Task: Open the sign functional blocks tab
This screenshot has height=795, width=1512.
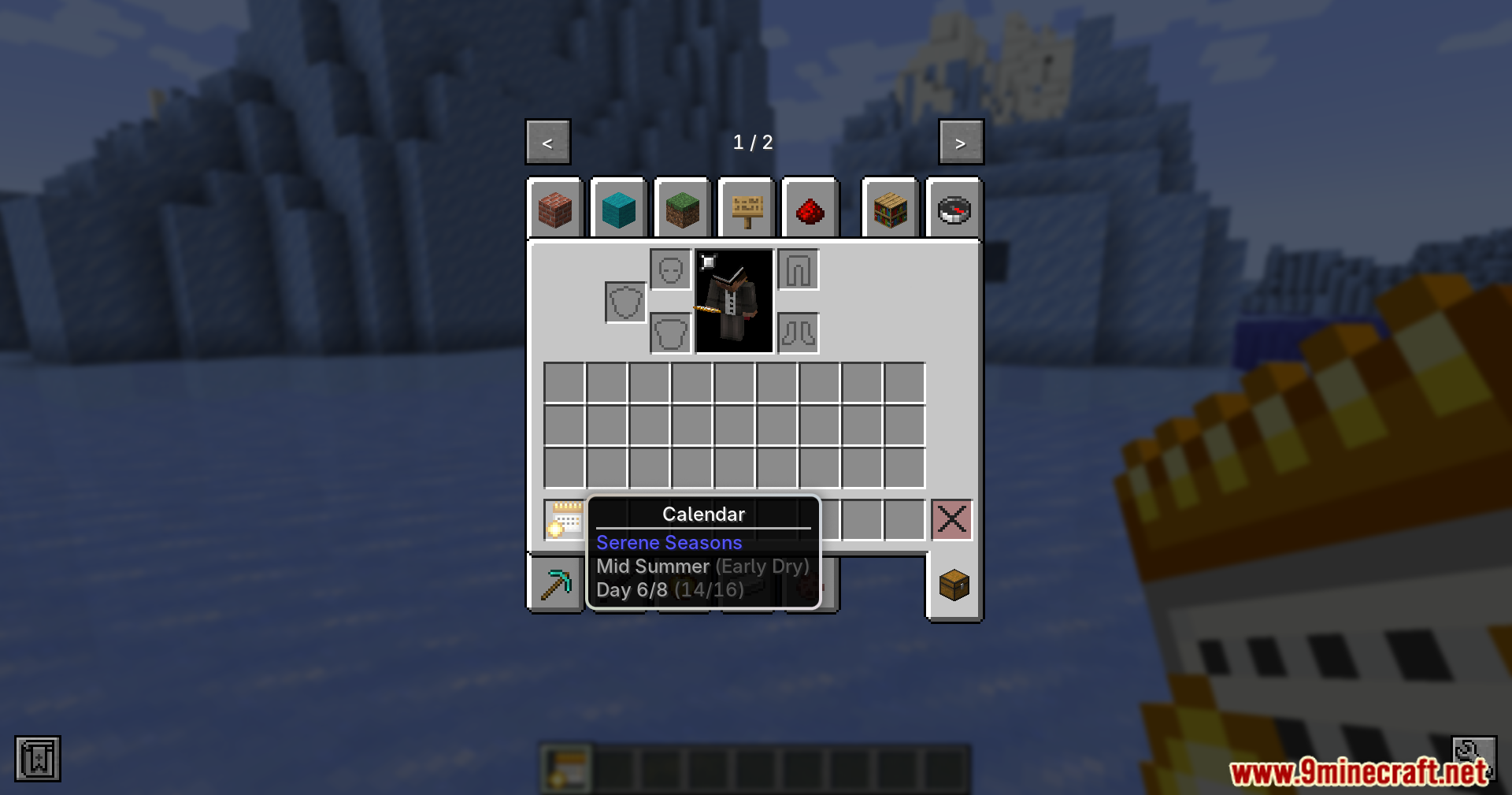Action: coord(747,209)
